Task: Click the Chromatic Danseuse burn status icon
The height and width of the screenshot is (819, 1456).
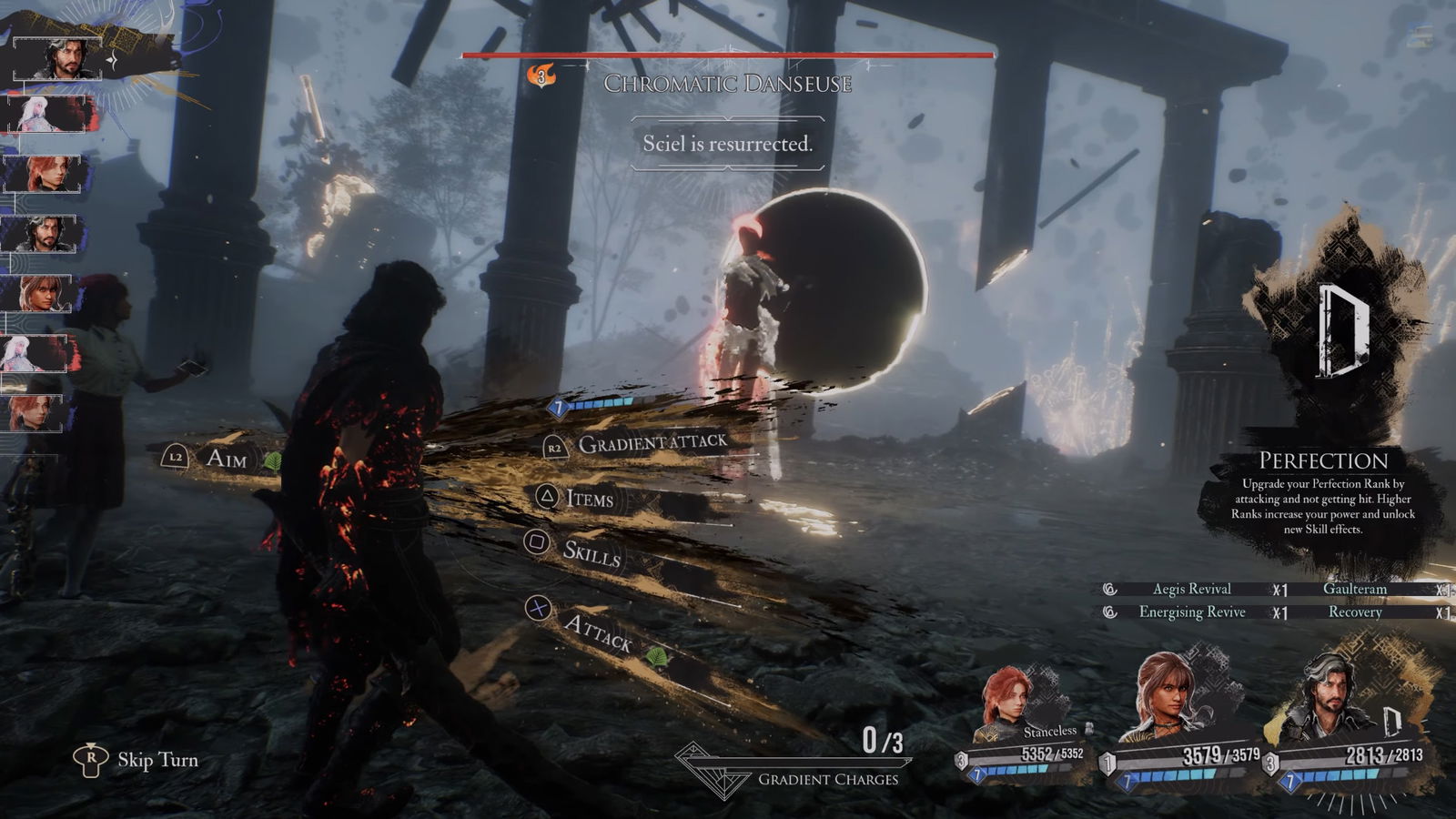Action: [541, 76]
